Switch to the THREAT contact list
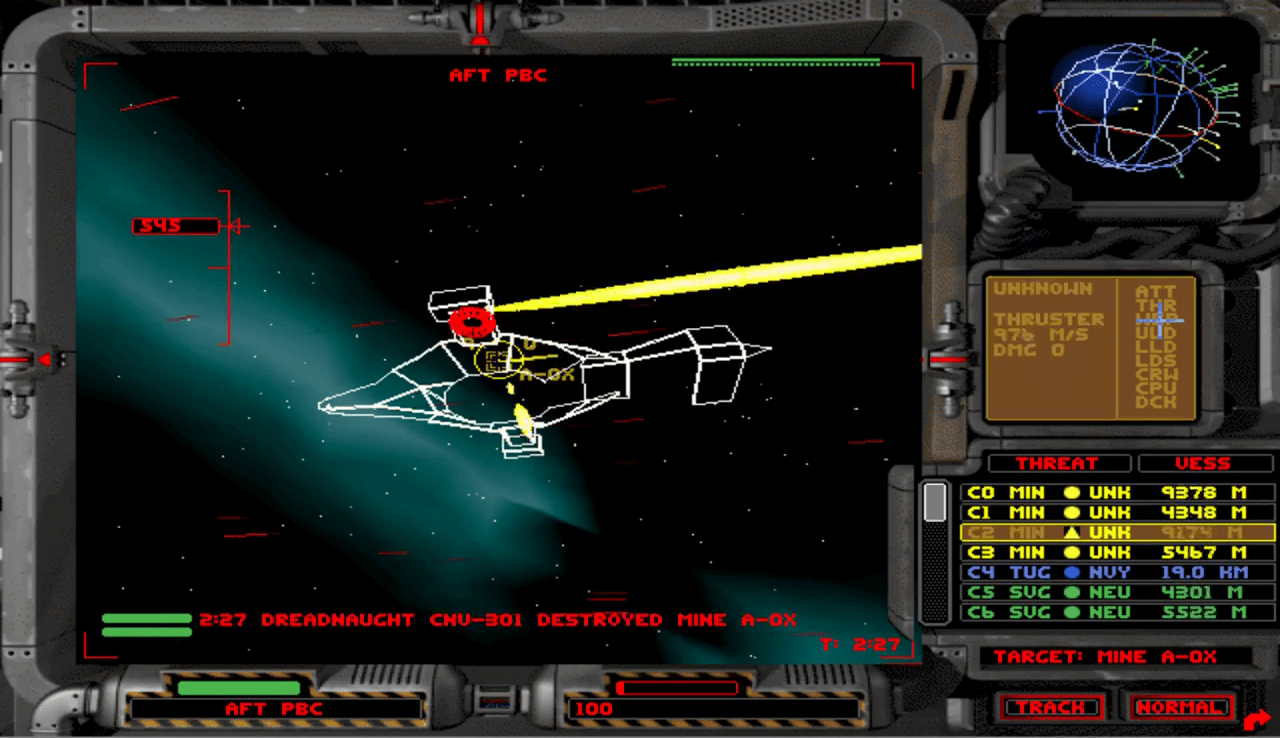The width and height of the screenshot is (1280, 738). point(1057,463)
